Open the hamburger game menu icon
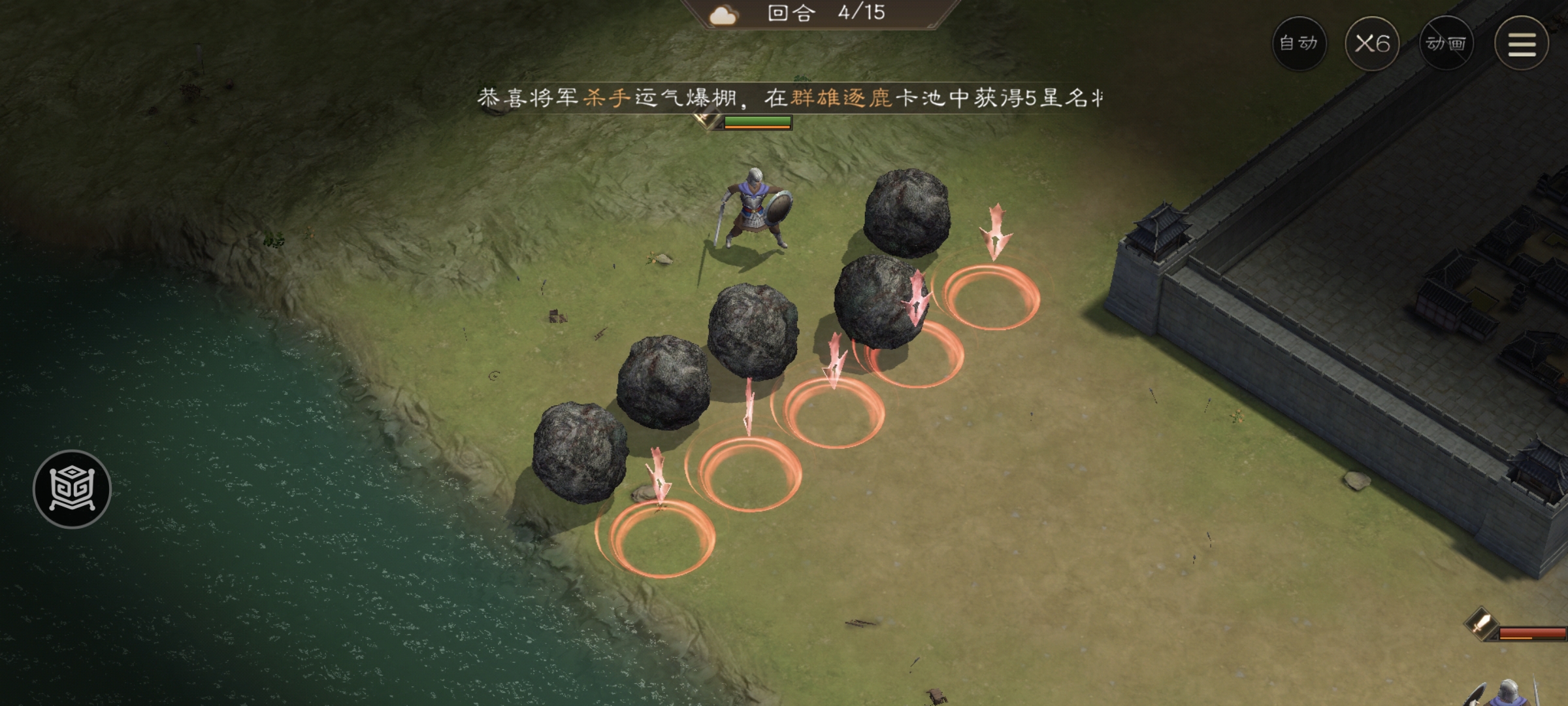1568x706 pixels. pos(1522,42)
